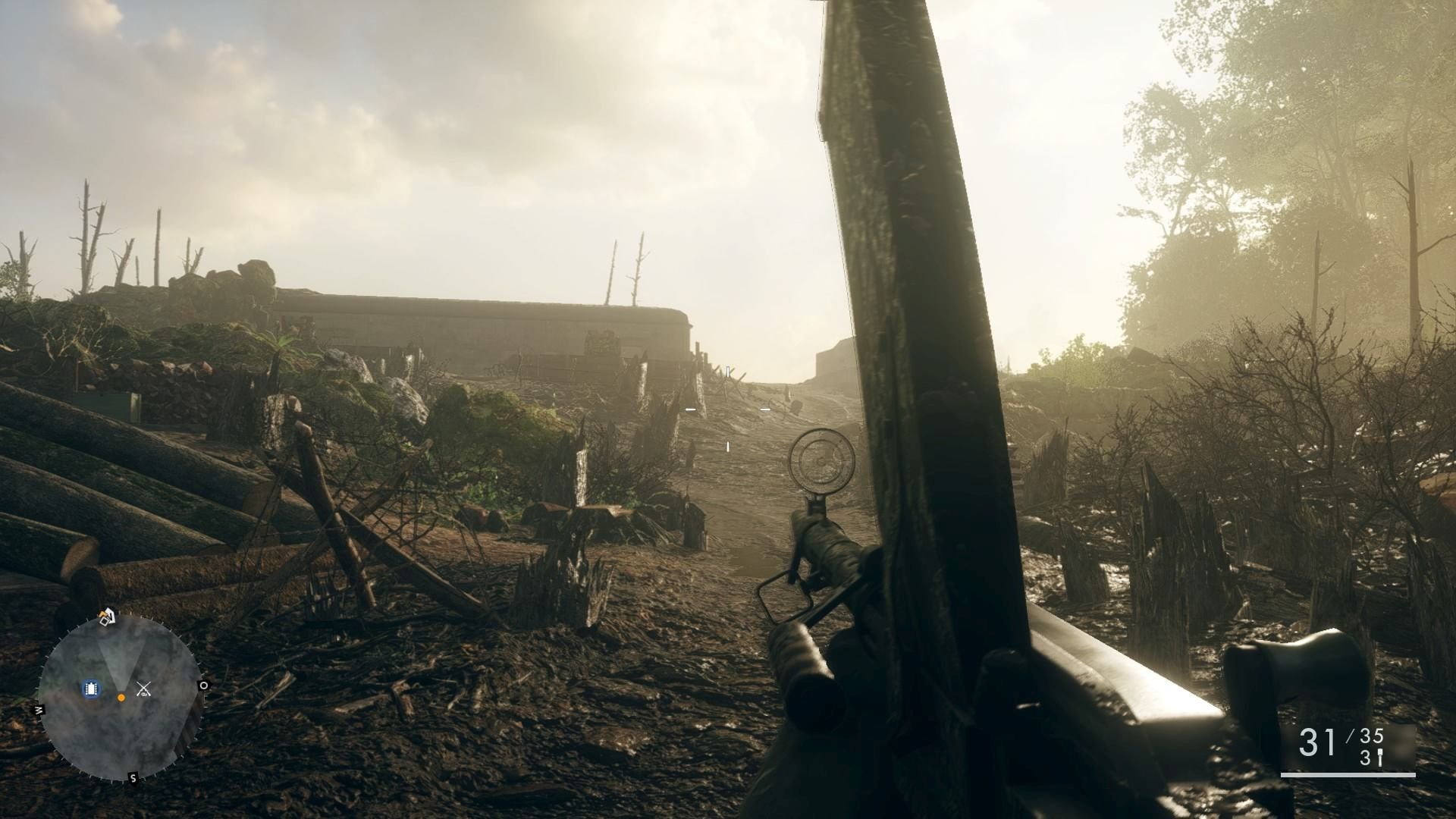This screenshot has width=1456, height=819.
Task: Click the crossed rifles skirmish icon on minimap
Action: tap(144, 689)
